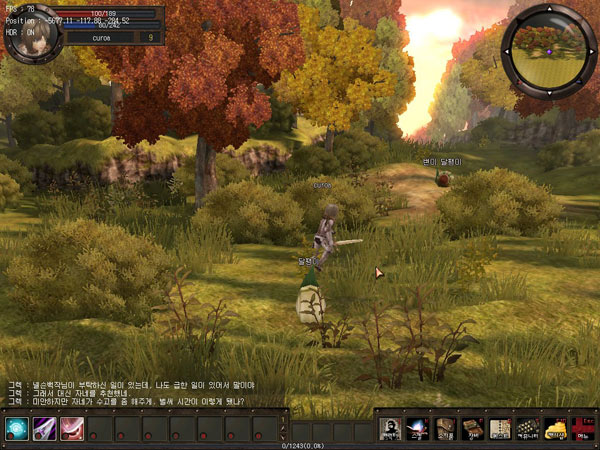Viewport: 600px width, 450px height.
Task: Use the purple blade slash skill
Action: [x=43, y=428]
